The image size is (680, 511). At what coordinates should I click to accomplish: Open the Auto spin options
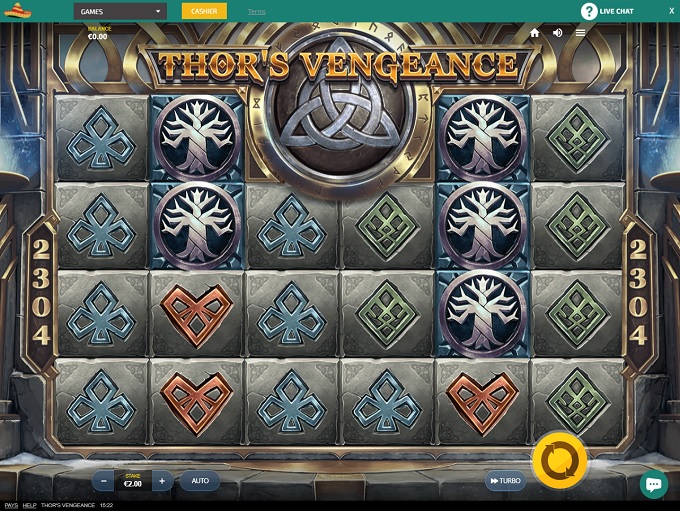coord(200,481)
